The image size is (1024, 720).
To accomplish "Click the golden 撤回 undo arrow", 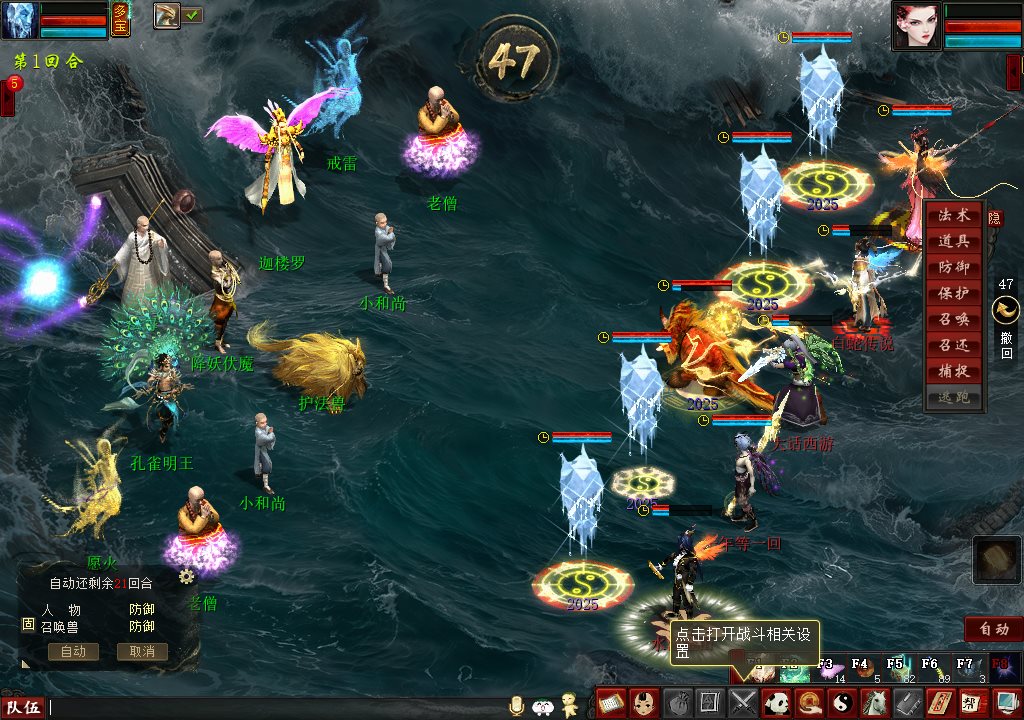I will 1005,312.
